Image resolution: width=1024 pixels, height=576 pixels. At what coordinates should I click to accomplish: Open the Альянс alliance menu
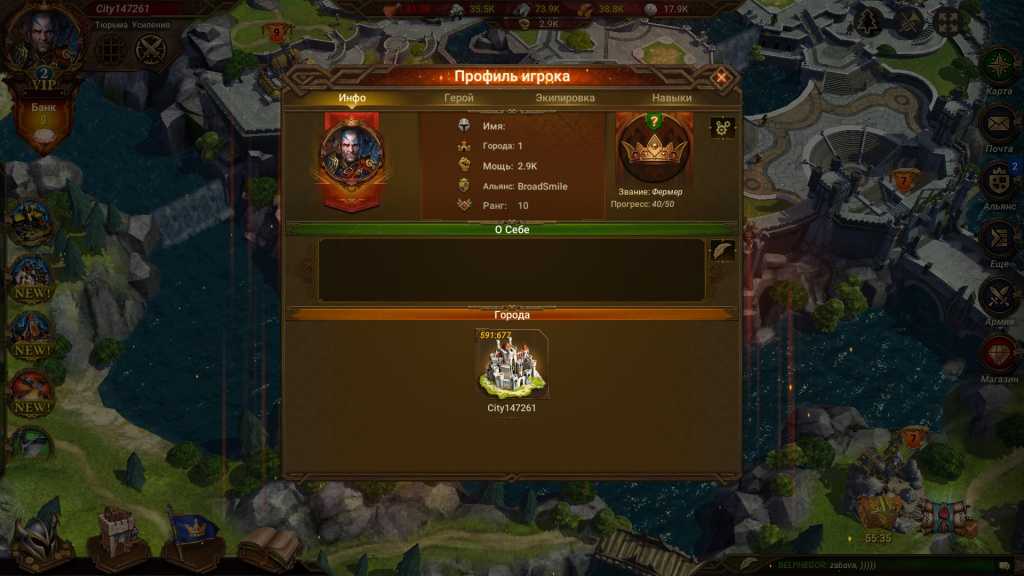tap(998, 184)
